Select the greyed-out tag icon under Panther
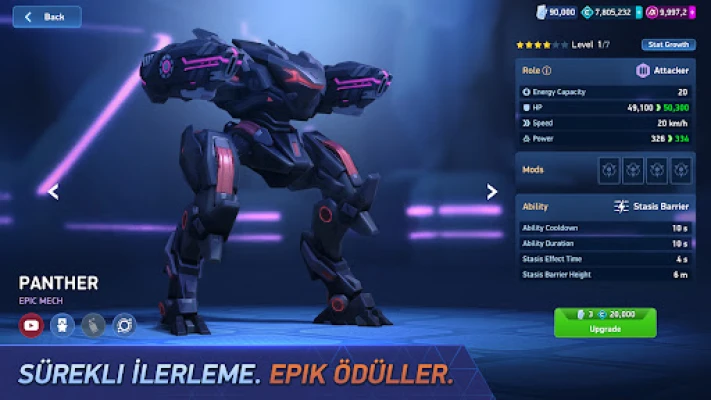711x400 pixels. point(93,325)
